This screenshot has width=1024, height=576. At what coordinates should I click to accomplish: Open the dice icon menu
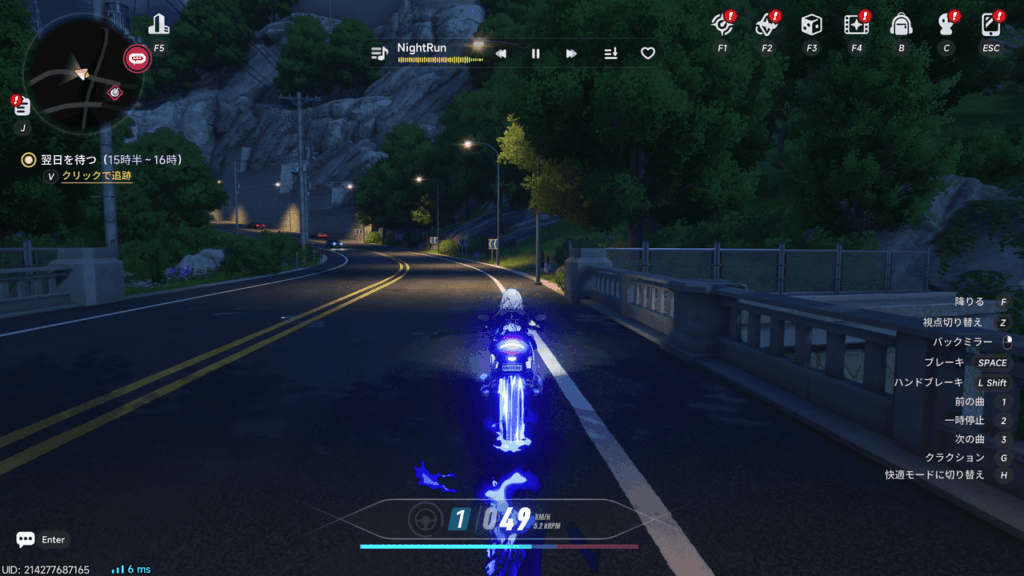point(811,25)
